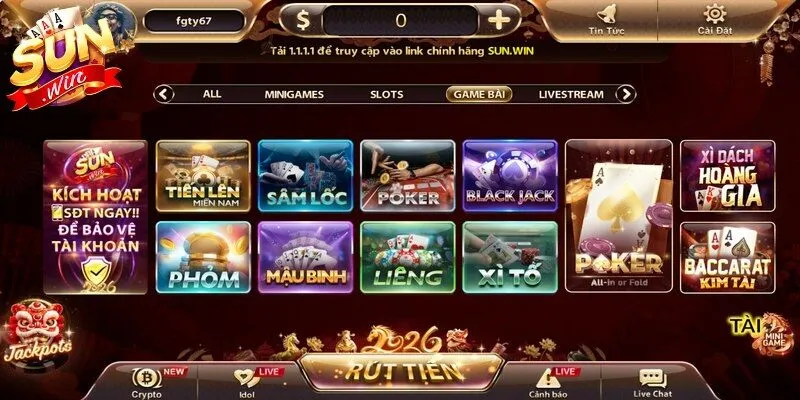Show more categories with right arrow
The width and height of the screenshot is (800, 400).
(626, 94)
